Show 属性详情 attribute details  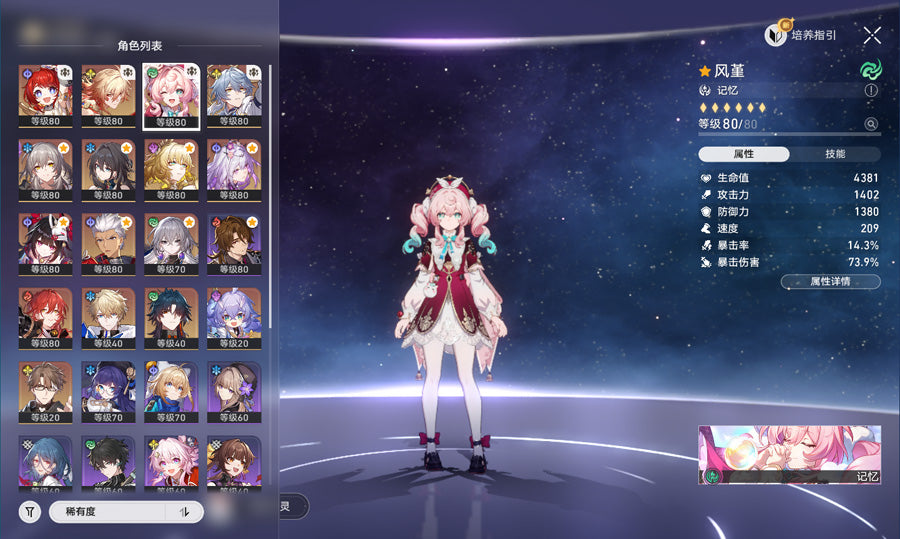[x=830, y=282]
